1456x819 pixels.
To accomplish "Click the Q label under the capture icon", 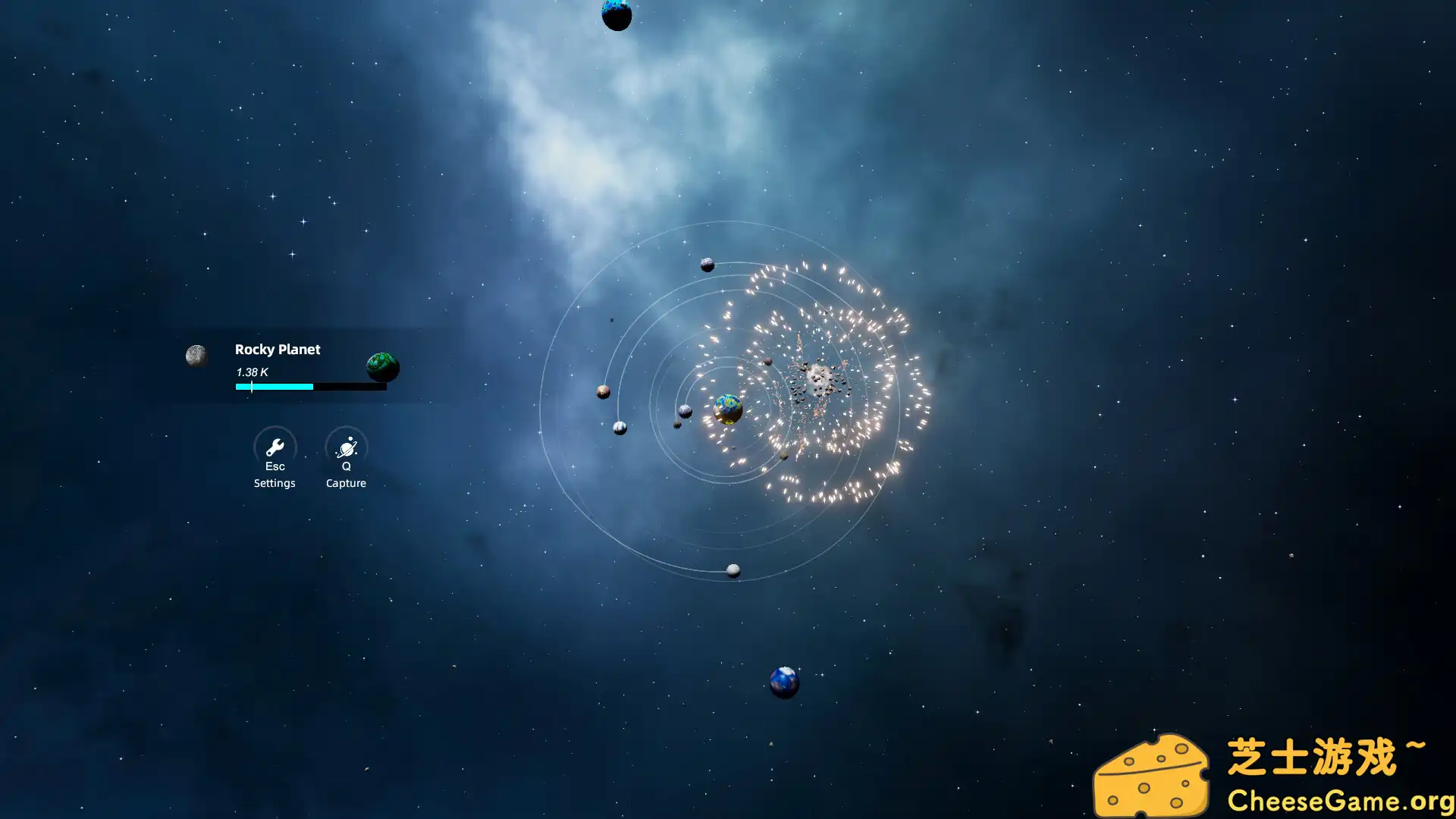I will tap(346, 466).
